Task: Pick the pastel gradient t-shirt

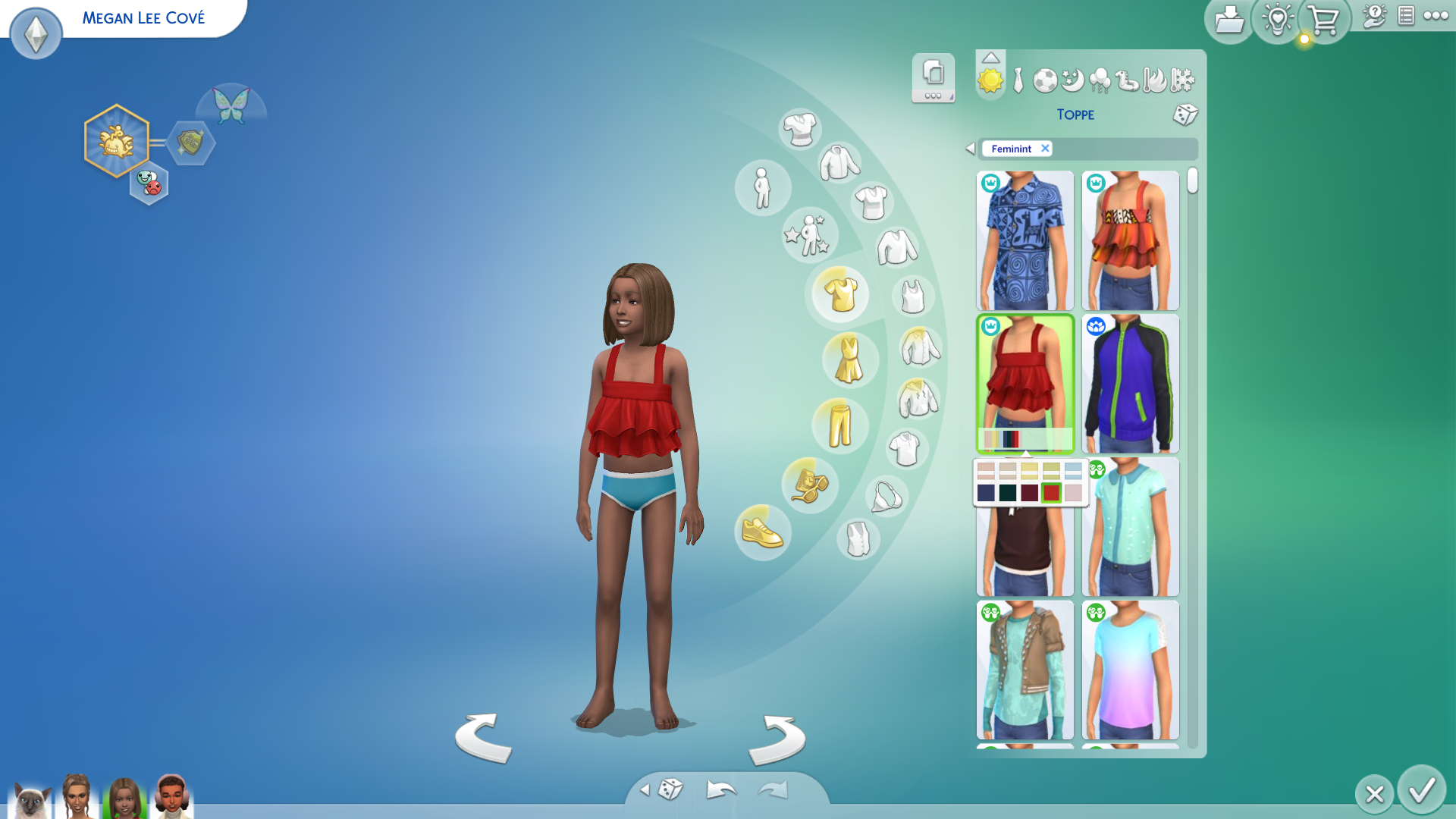Action: [1130, 670]
